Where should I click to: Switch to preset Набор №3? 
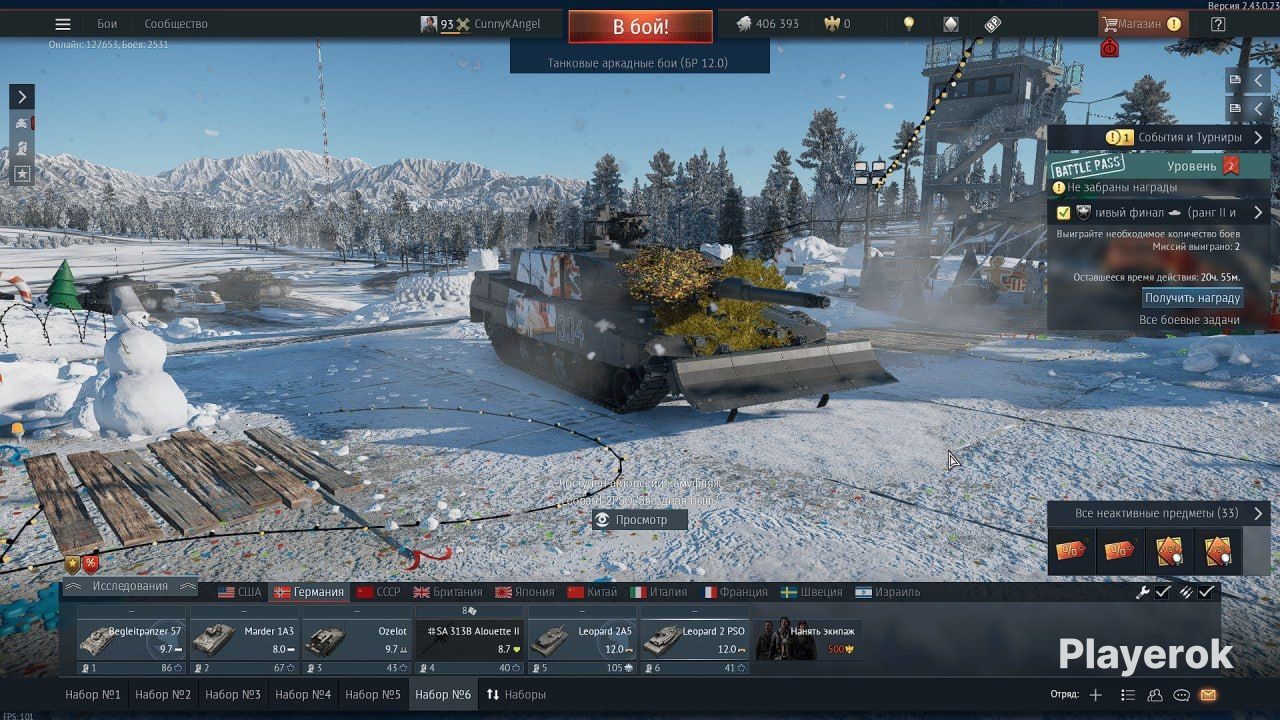point(233,695)
